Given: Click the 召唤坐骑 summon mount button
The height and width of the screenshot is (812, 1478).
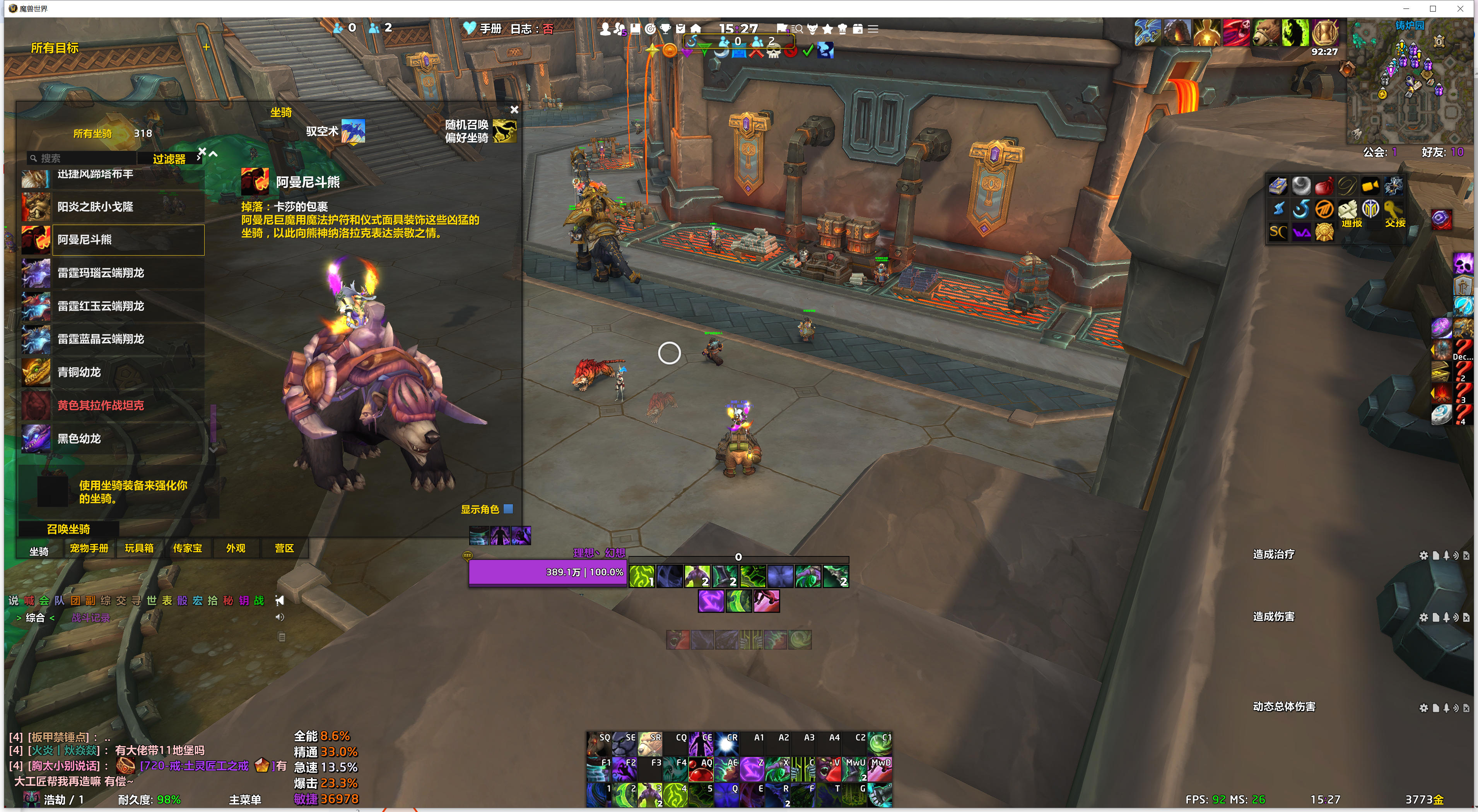Looking at the screenshot, I should pos(68,529).
